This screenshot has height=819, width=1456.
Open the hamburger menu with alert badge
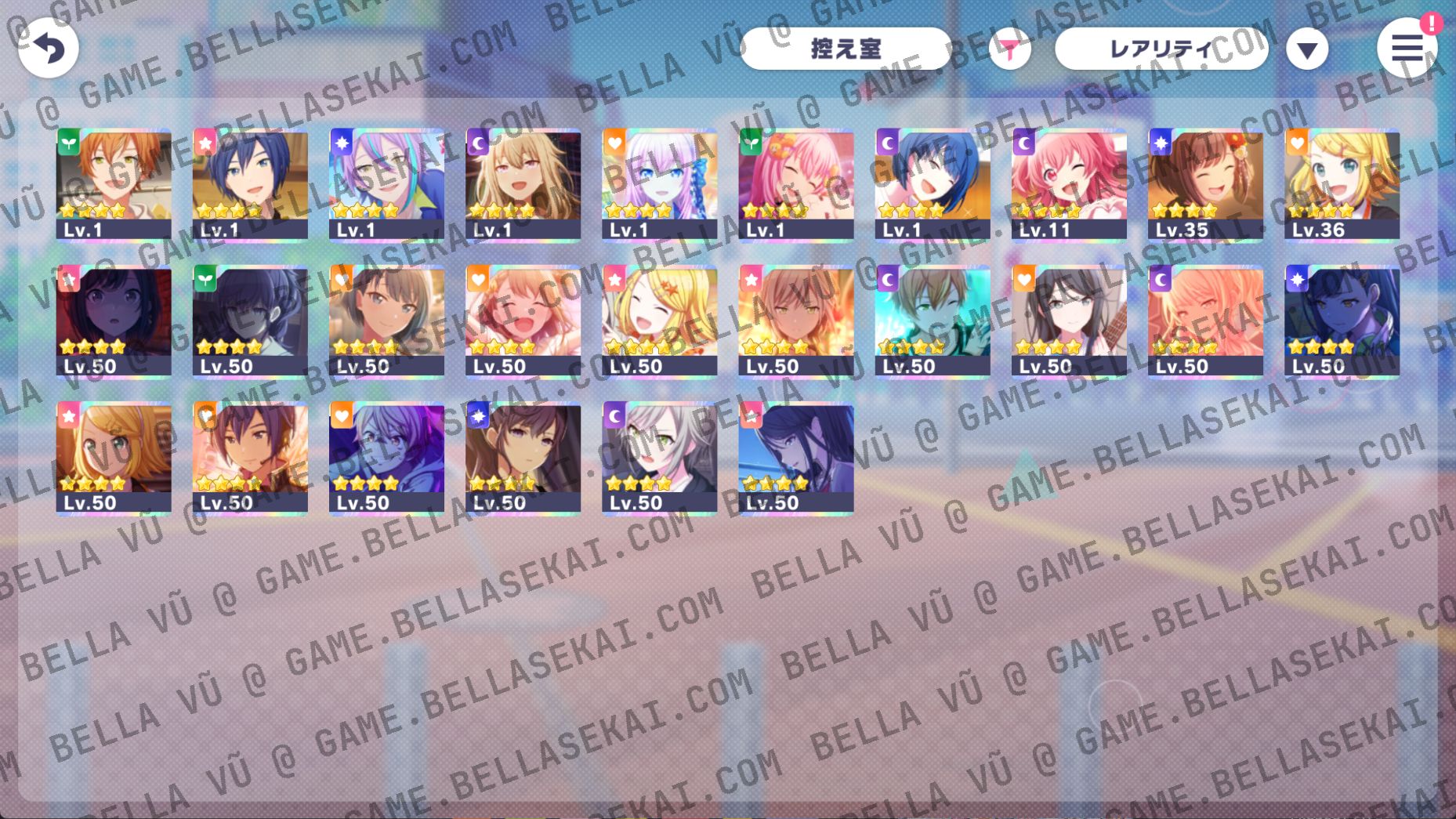click(x=1407, y=47)
